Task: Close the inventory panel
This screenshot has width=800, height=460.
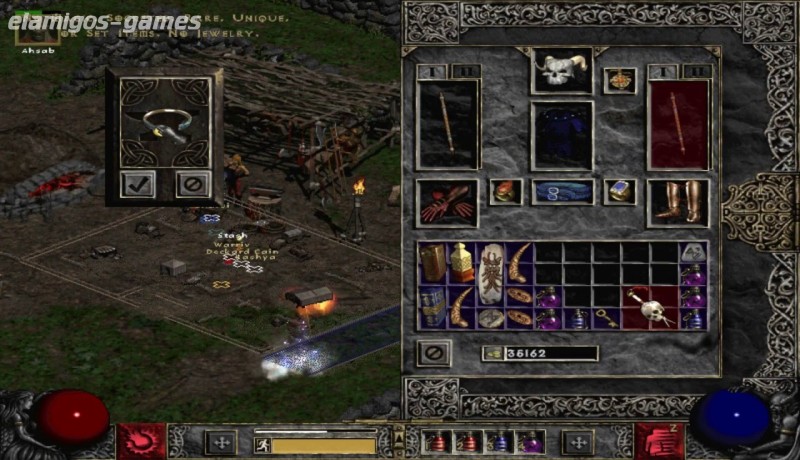Action: [434, 352]
